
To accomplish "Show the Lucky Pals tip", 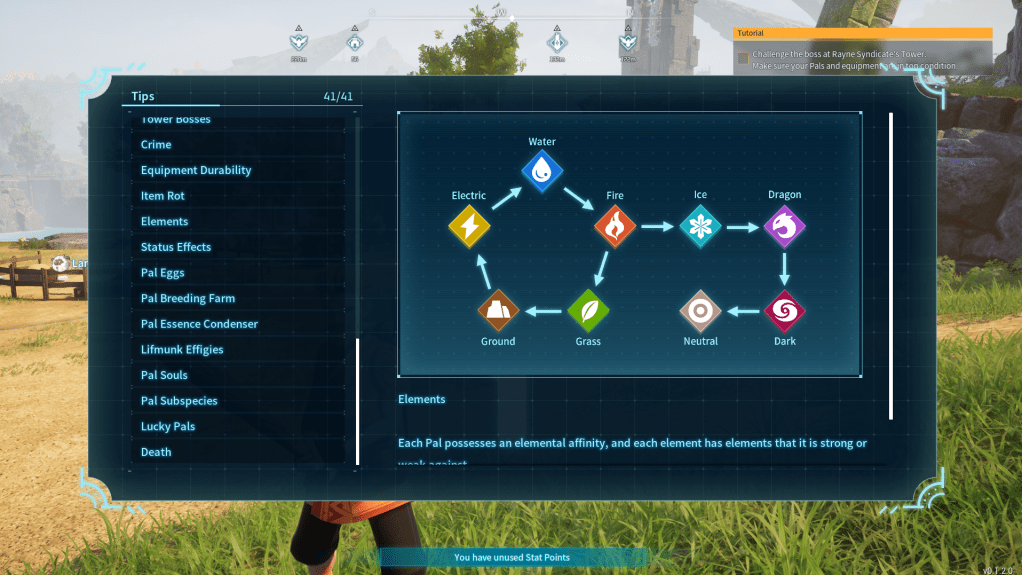I will tap(168, 427).
